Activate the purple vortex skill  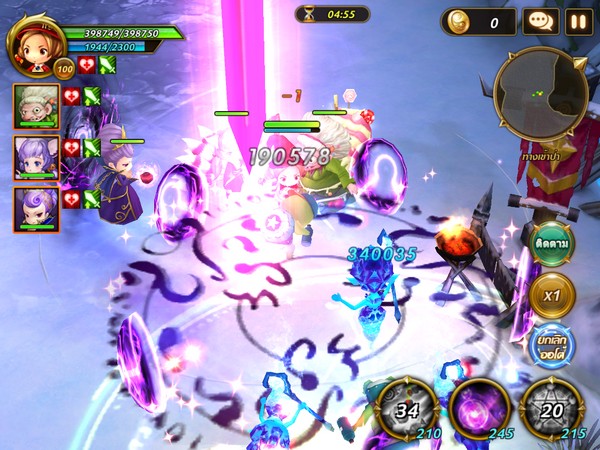(x=477, y=408)
